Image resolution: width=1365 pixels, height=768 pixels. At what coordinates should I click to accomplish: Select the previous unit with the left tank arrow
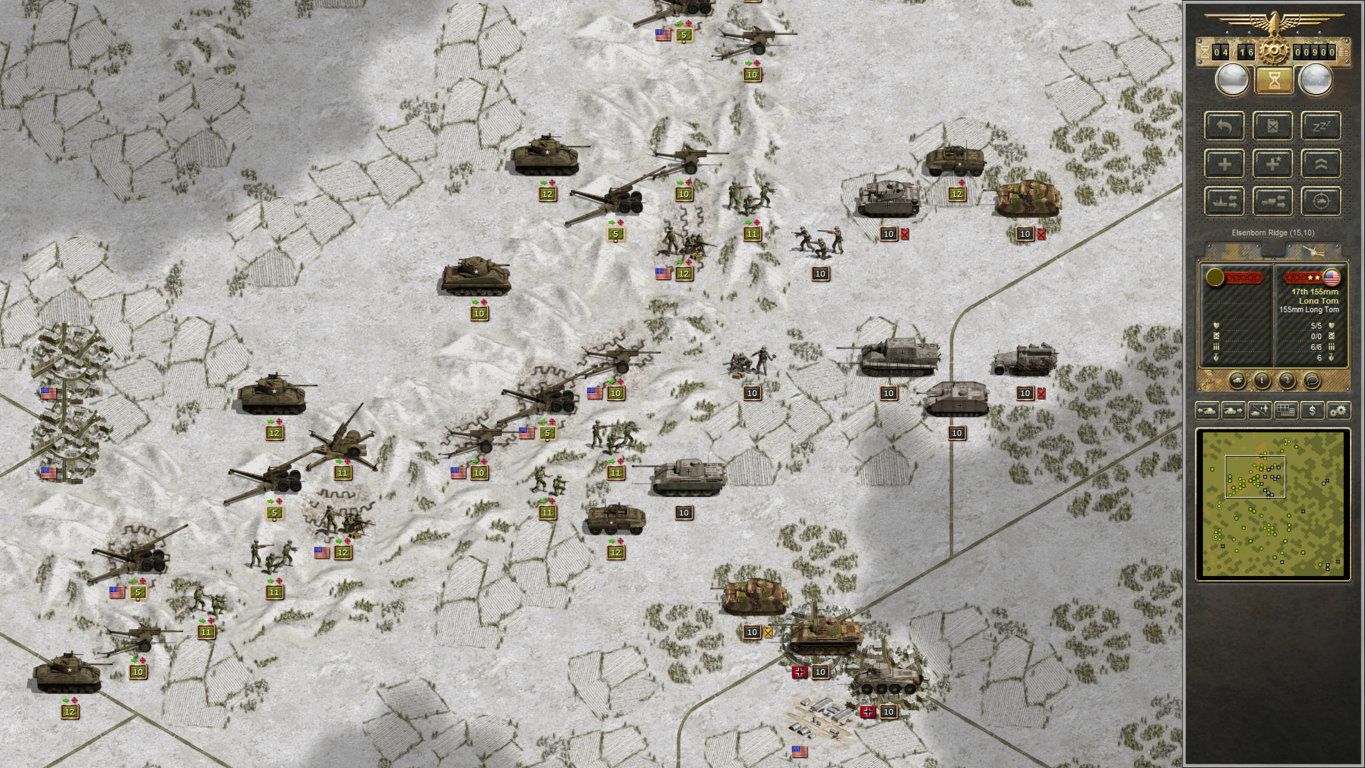click(1207, 410)
